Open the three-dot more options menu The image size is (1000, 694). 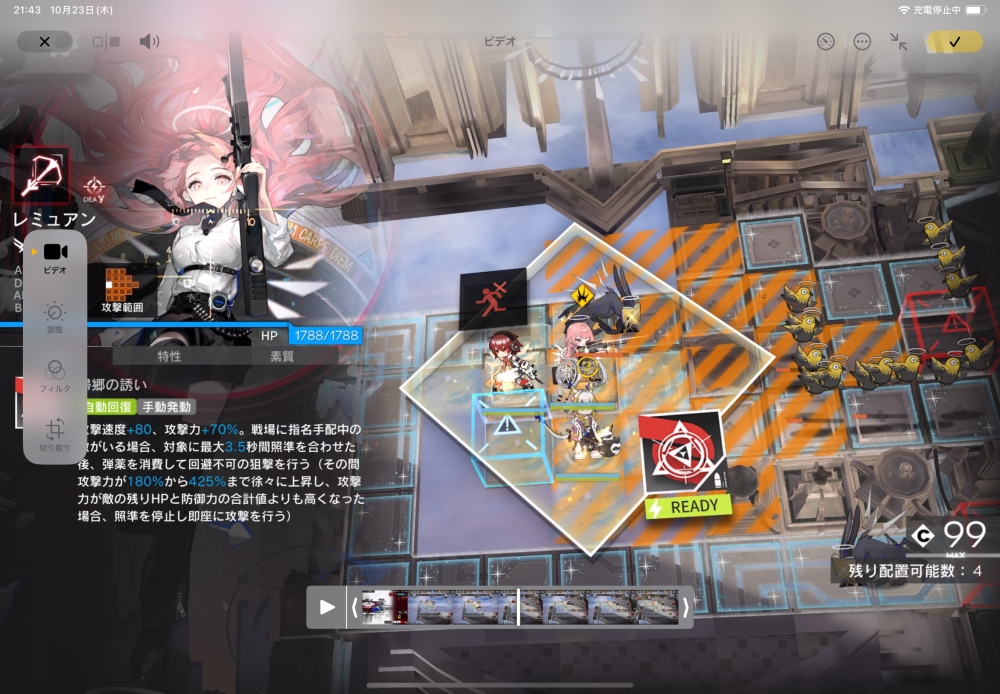(x=862, y=41)
